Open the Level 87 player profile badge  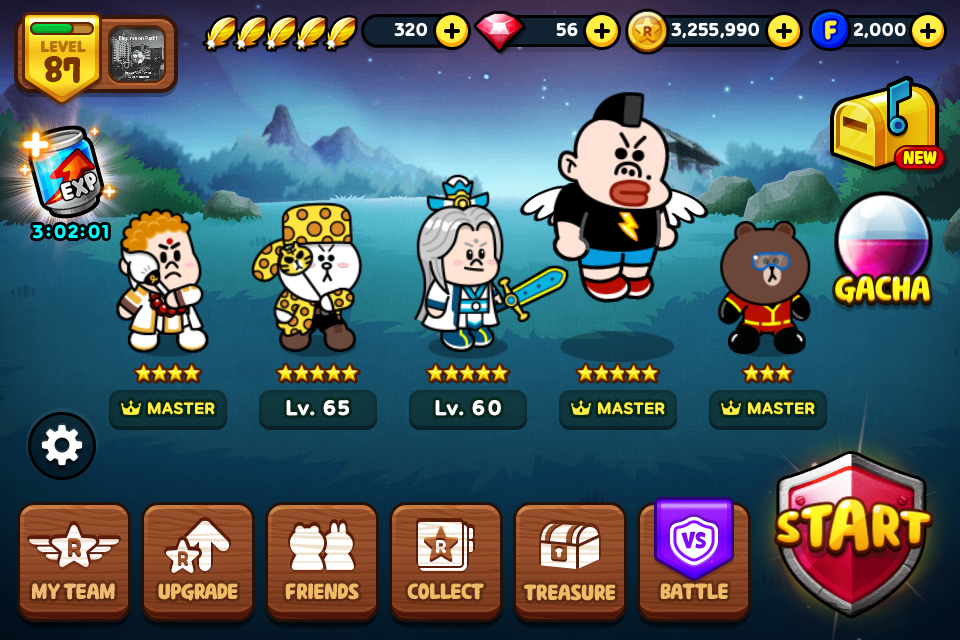point(62,56)
